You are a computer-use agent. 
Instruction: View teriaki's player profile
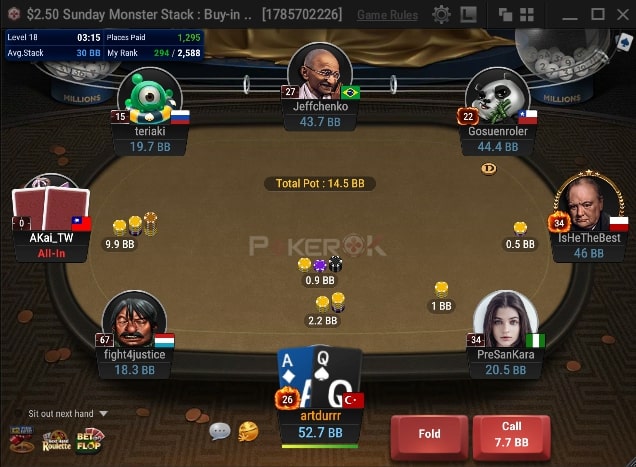pos(150,98)
